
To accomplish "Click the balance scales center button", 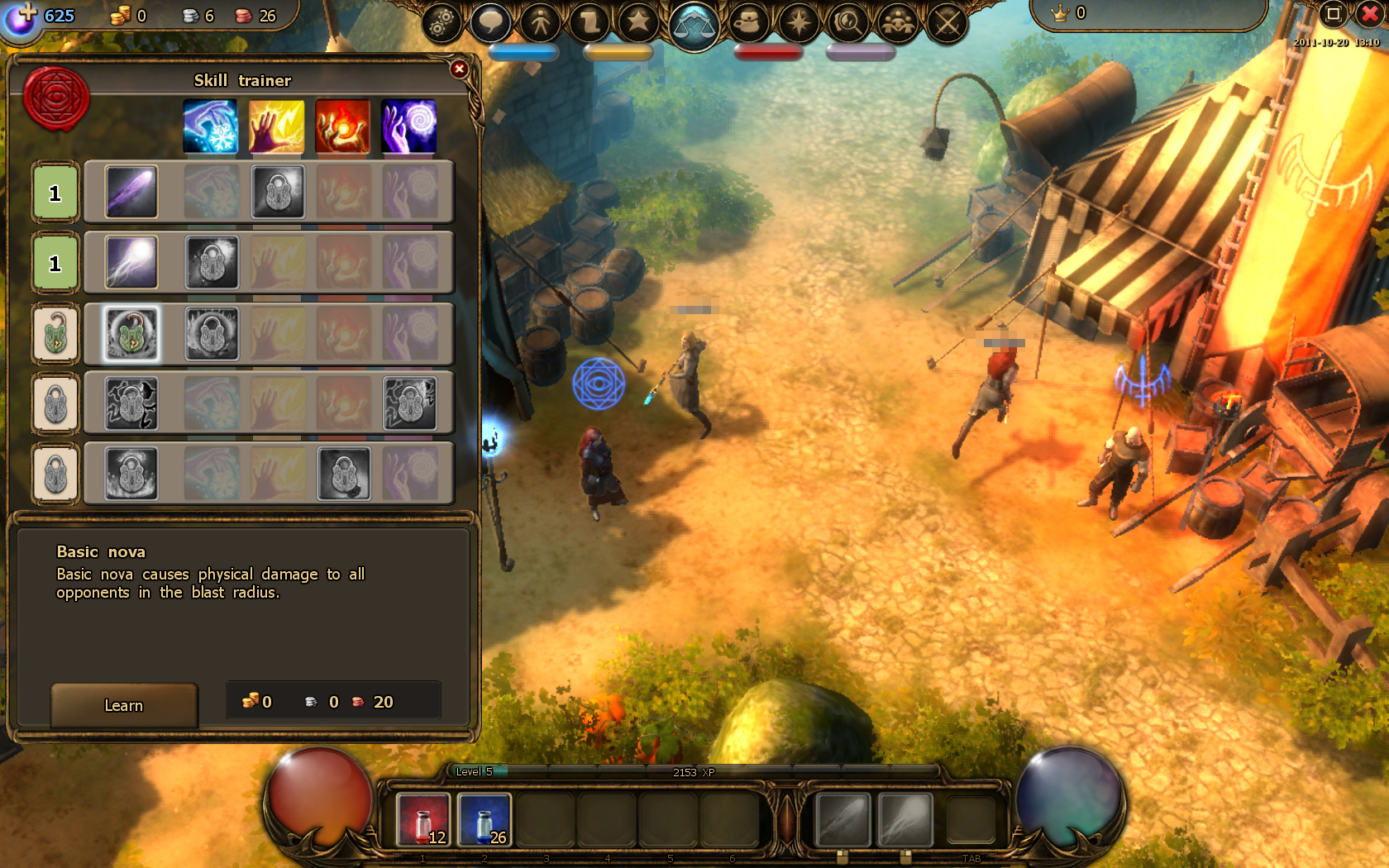I will click(694, 25).
